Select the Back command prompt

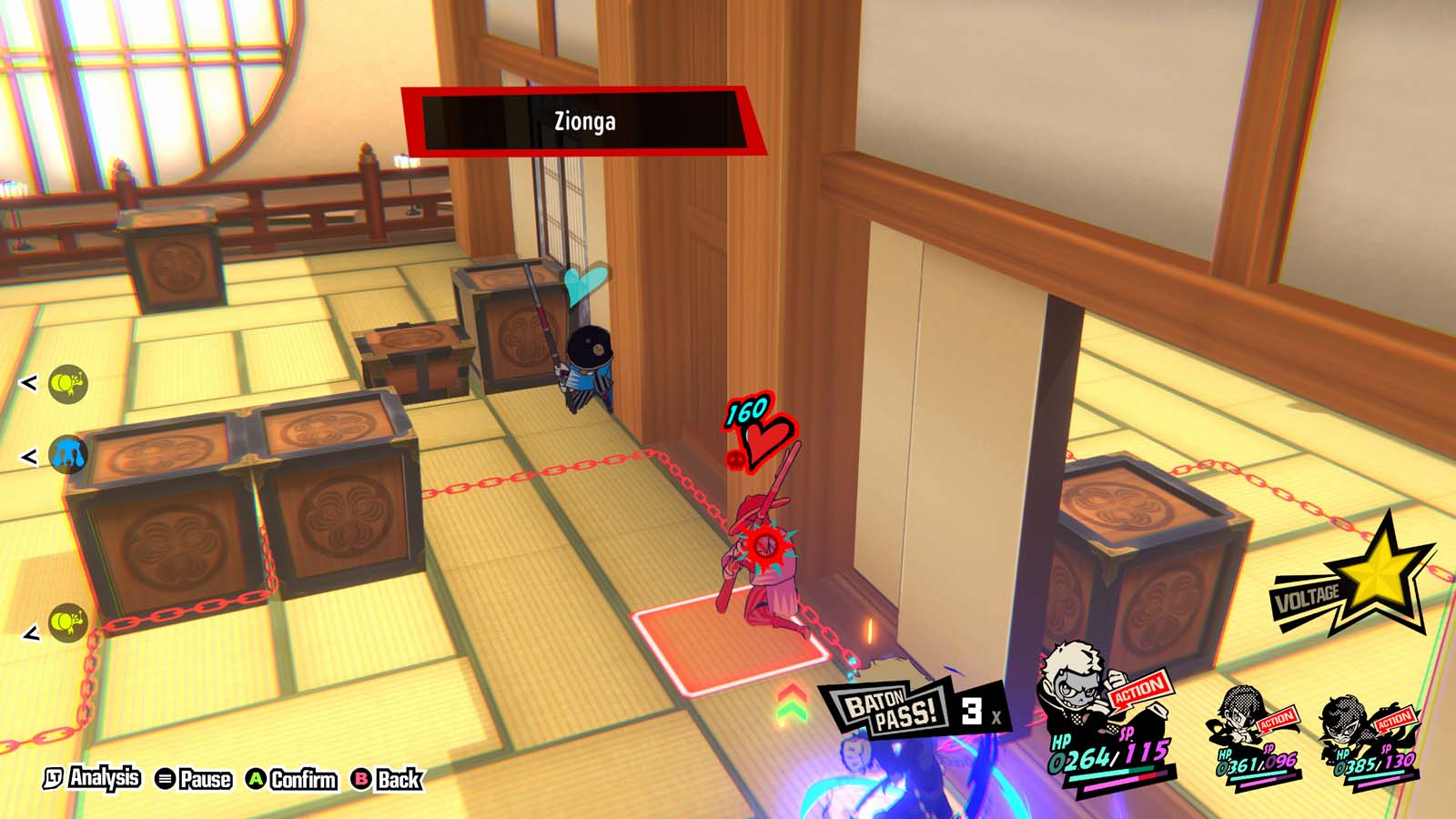coord(386,780)
